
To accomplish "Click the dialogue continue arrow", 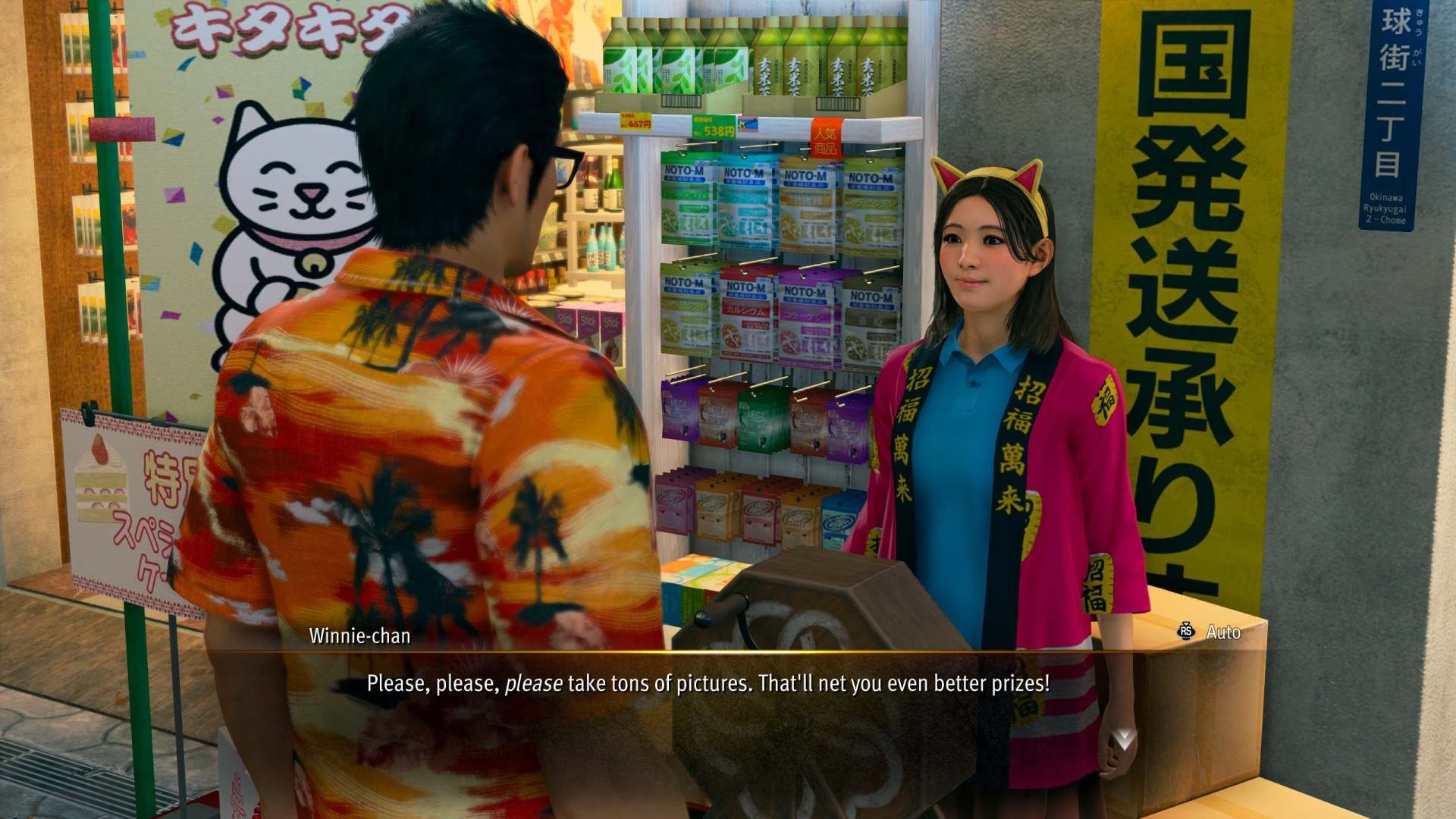I will [1124, 739].
